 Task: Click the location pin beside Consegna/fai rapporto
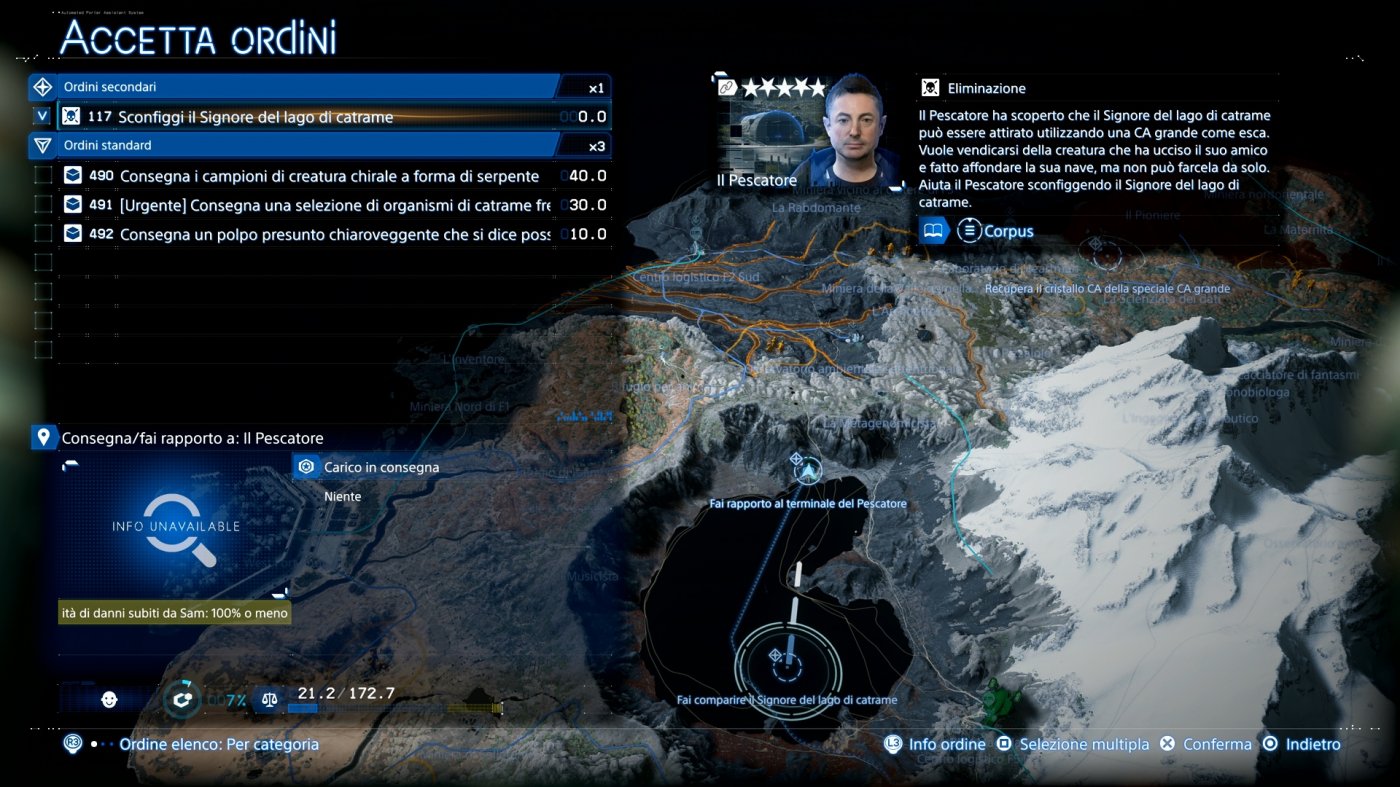(x=41, y=437)
